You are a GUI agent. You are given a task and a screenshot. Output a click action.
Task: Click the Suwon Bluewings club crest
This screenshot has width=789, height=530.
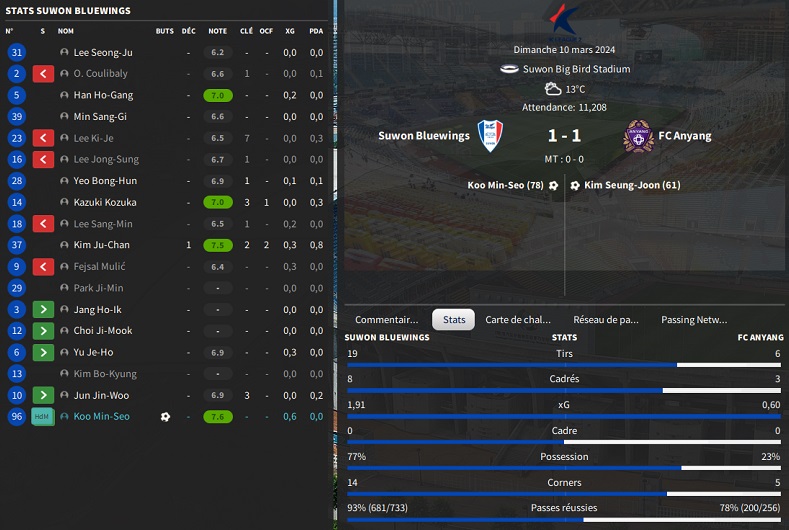click(489, 136)
